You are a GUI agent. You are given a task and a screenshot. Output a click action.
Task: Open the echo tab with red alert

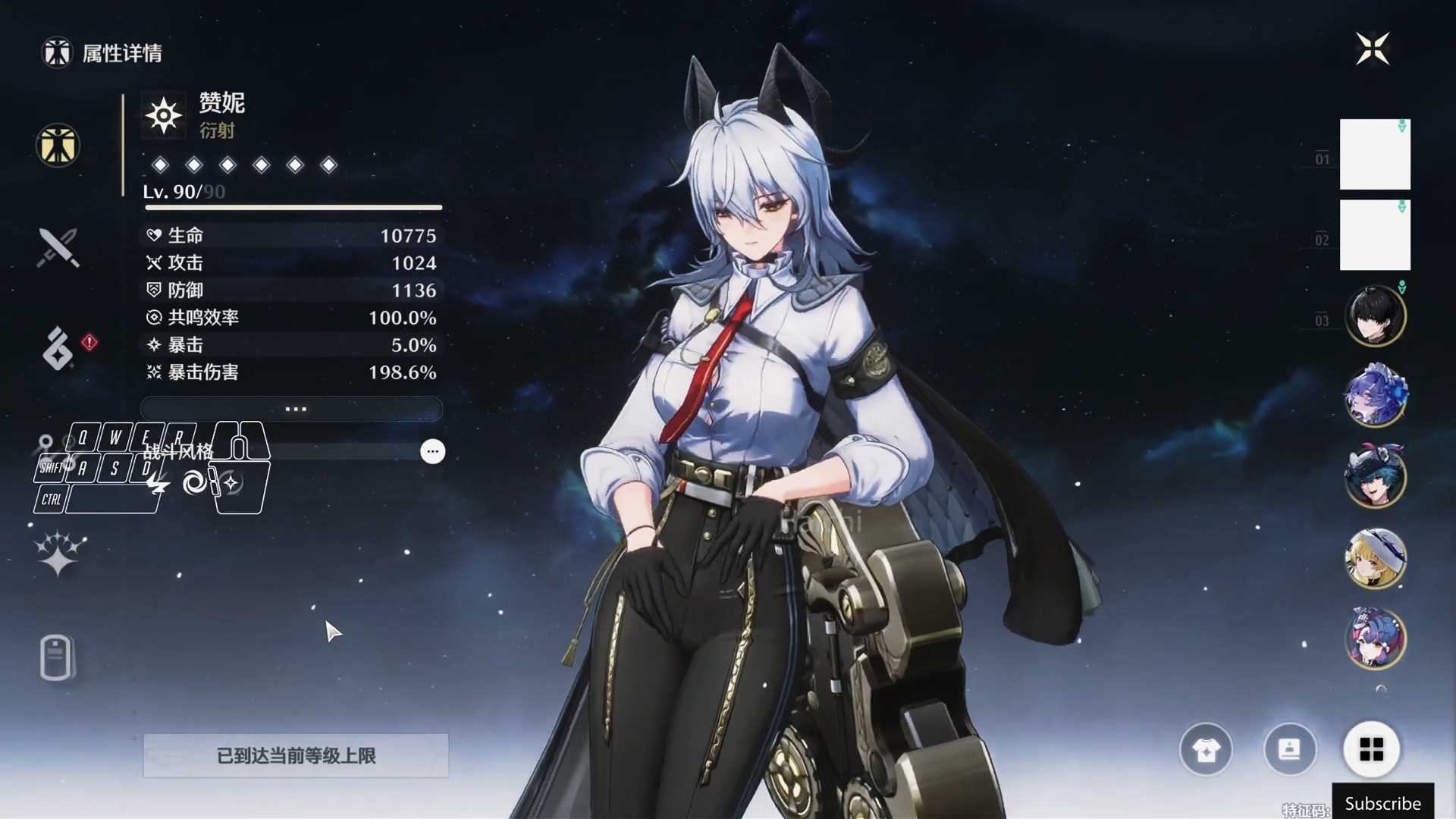pyautogui.click(x=59, y=348)
